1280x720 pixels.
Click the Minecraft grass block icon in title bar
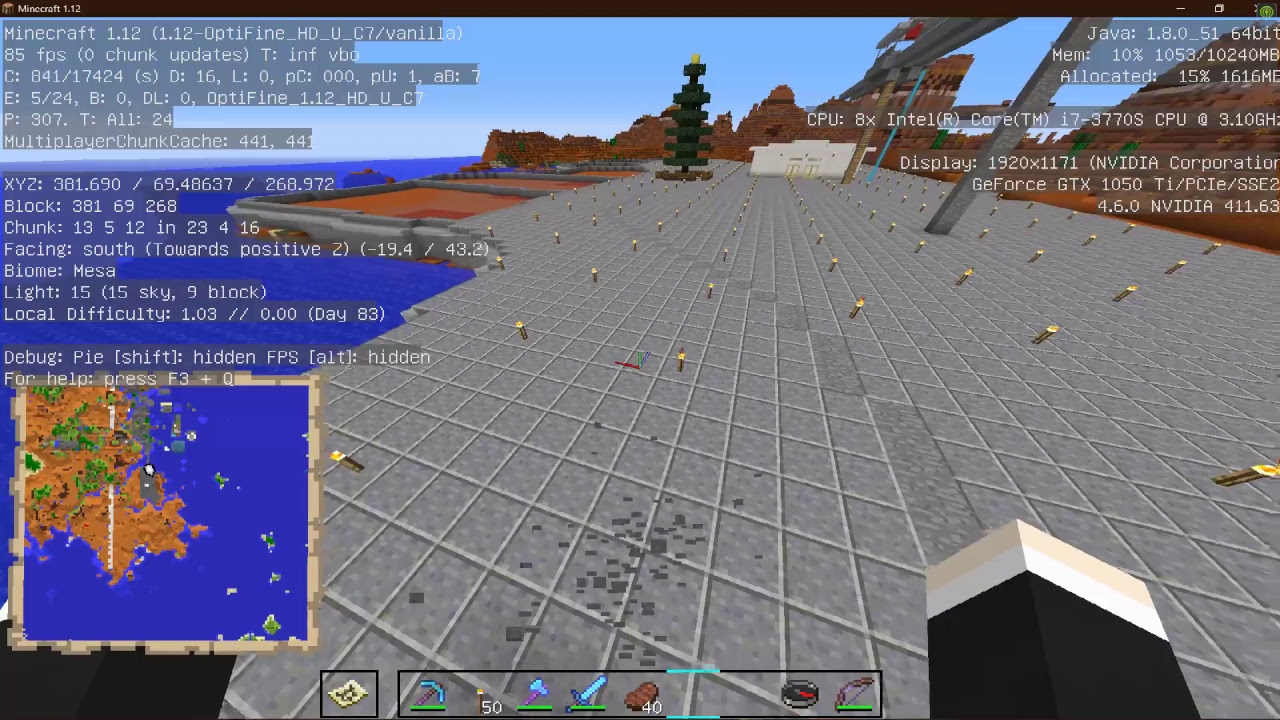(8, 8)
